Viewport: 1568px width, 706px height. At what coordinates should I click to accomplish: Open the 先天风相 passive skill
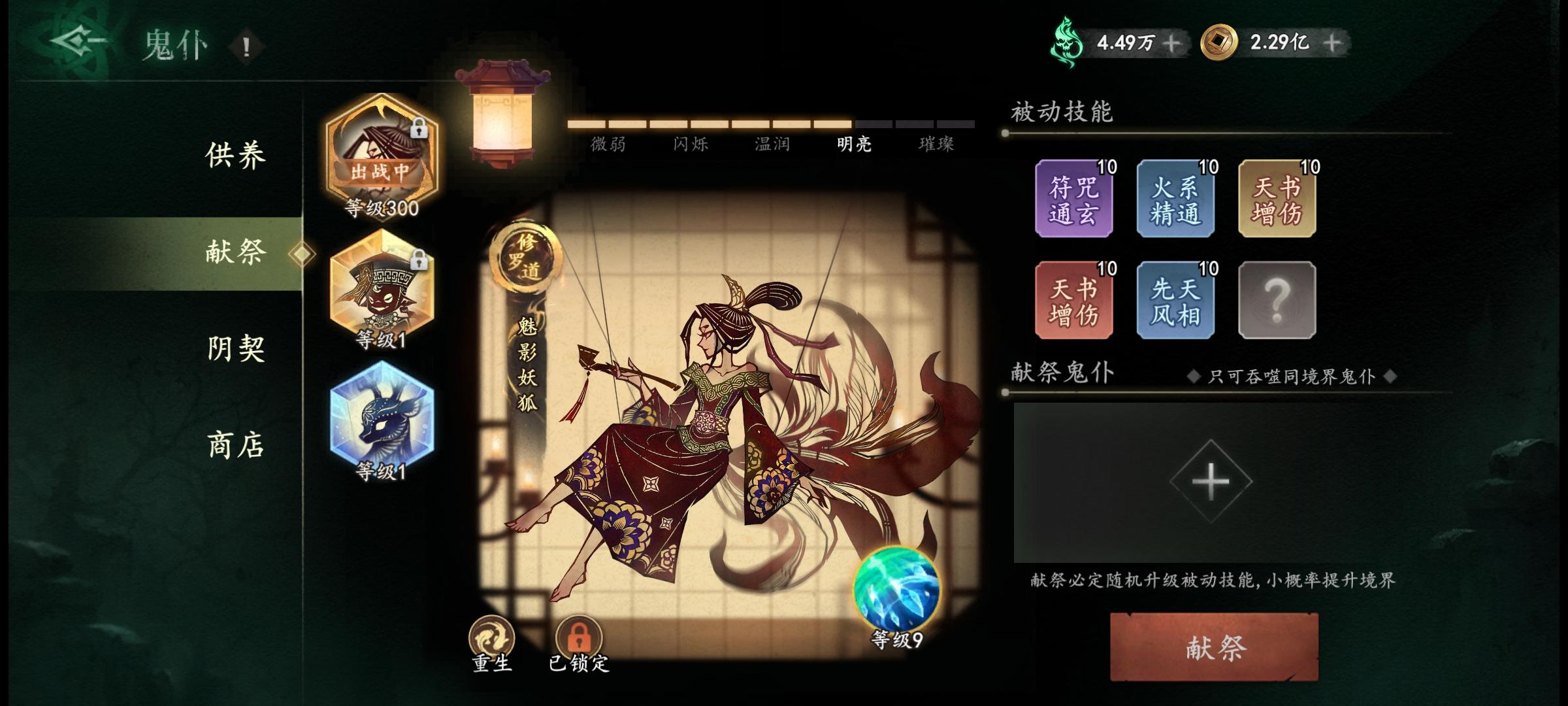pos(1175,299)
